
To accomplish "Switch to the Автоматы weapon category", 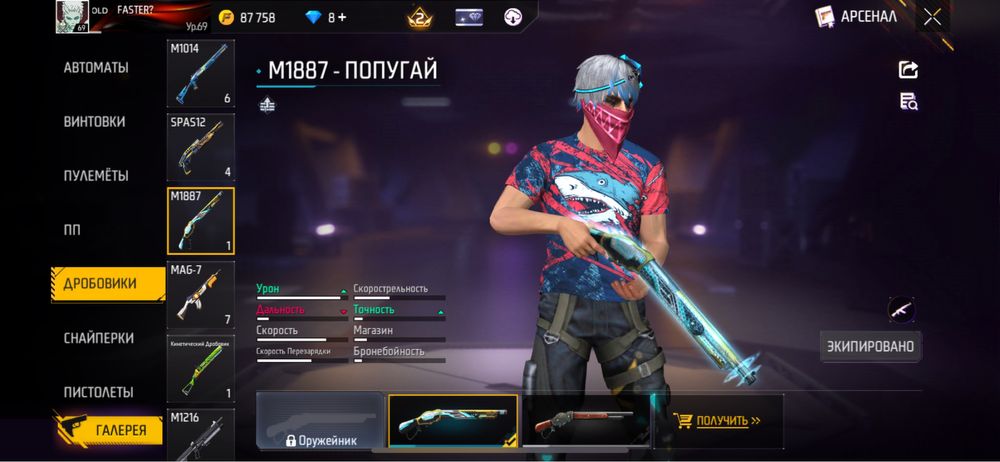I will [96, 68].
